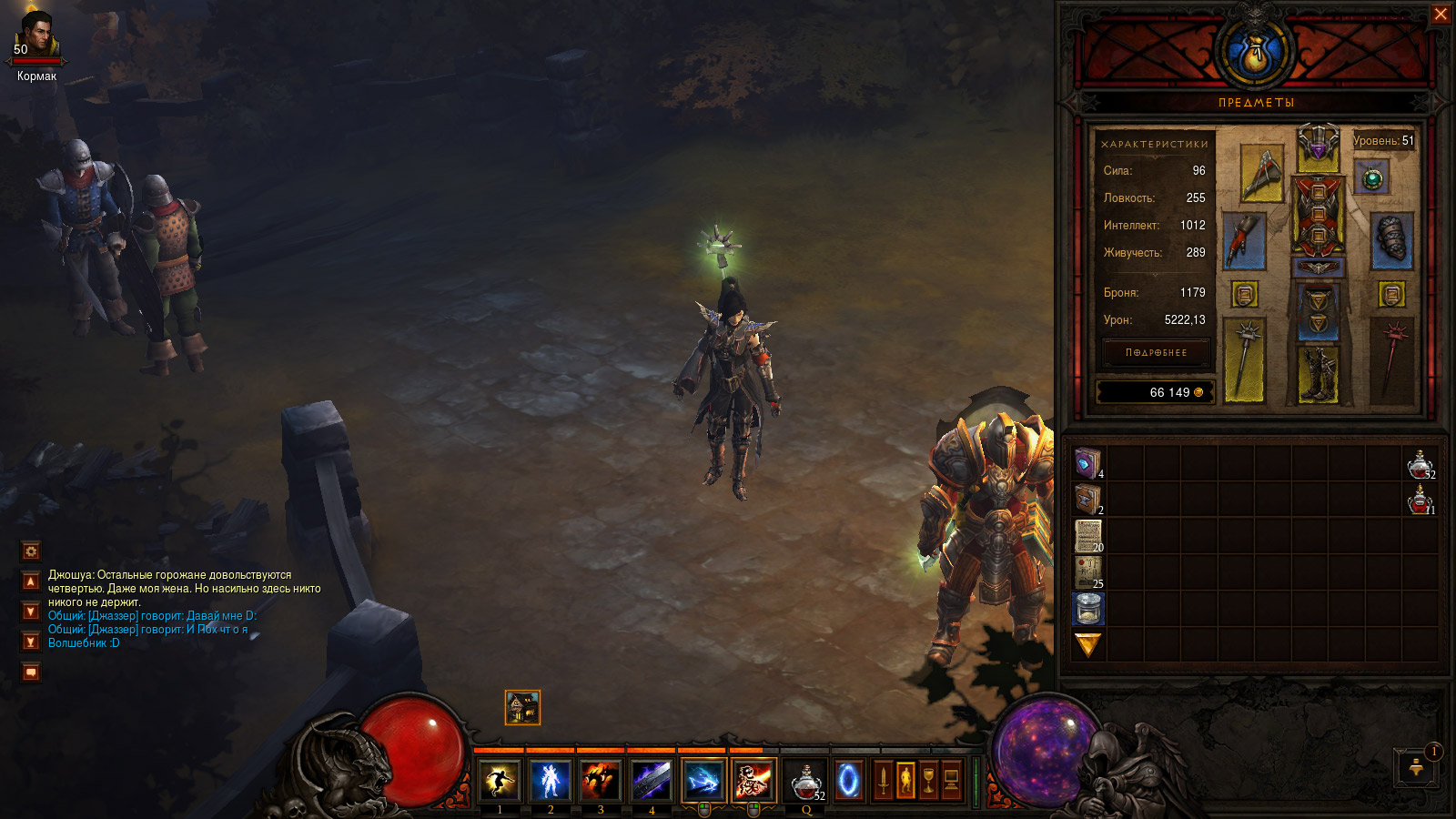Click the house buff icon above skill bar
The image size is (1456, 819).
[522, 707]
